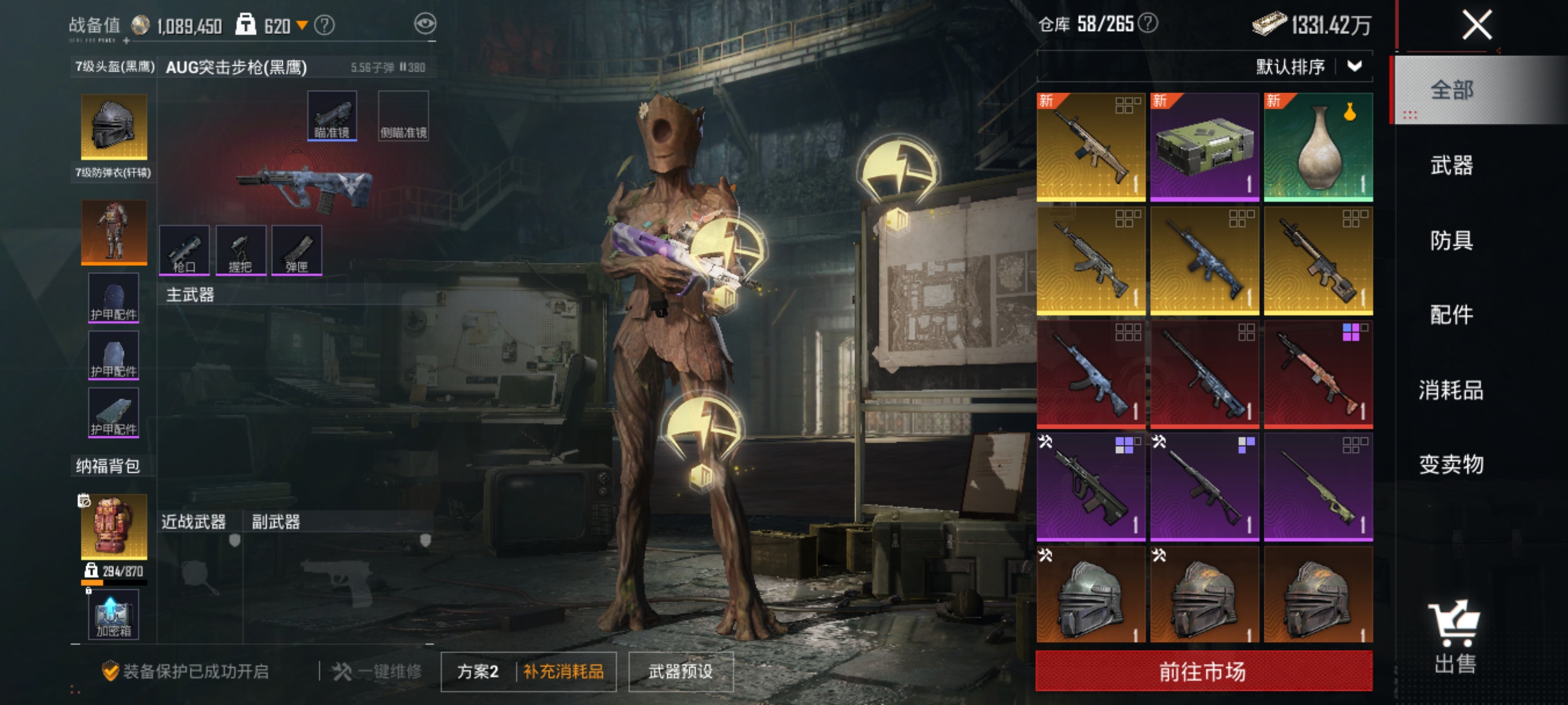Choose the 变卖物 sellables tab
The height and width of the screenshot is (705, 1568).
(x=1451, y=465)
